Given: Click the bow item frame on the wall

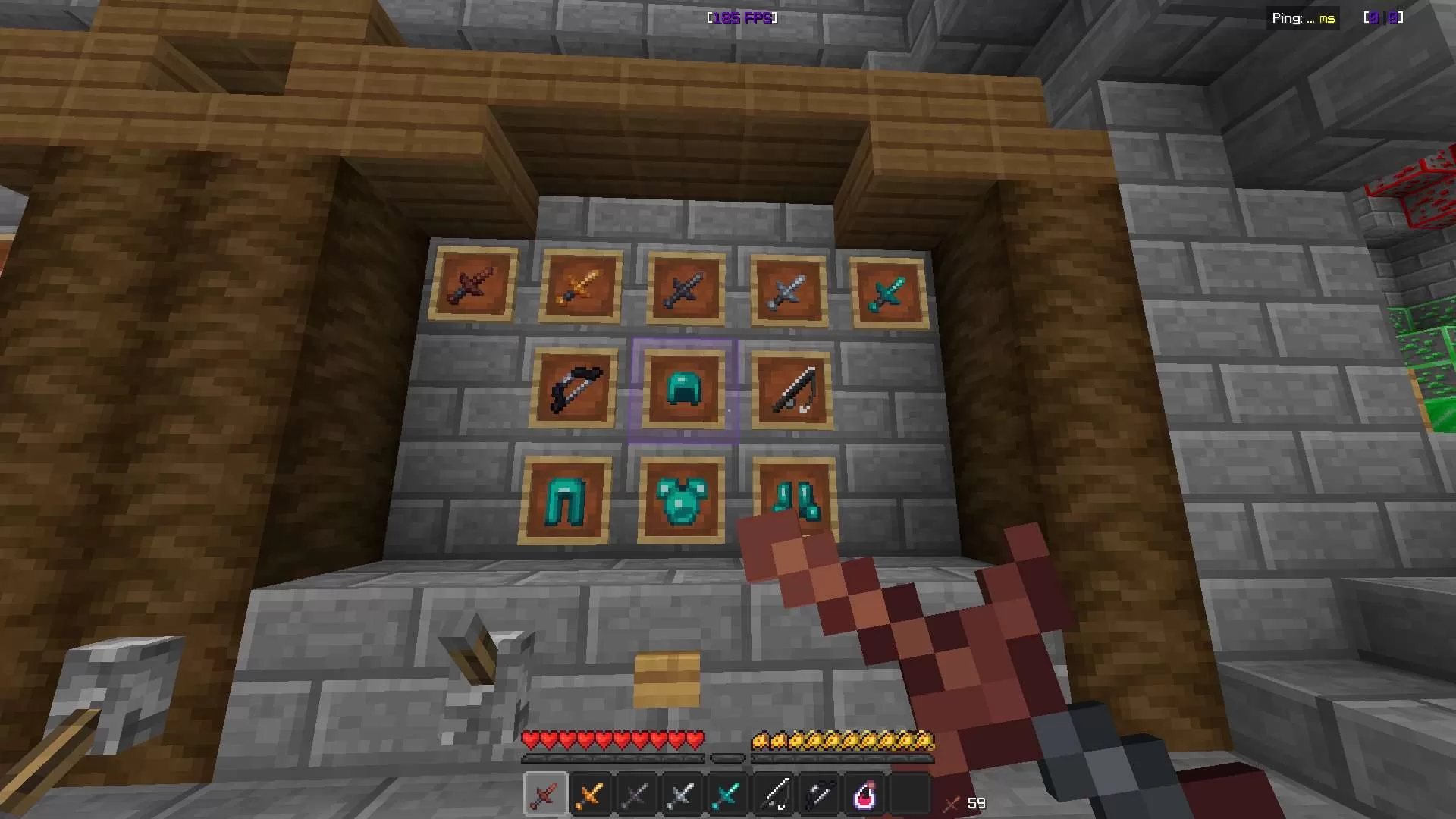Looking at the screenshot, I should (x=575, y=388).
